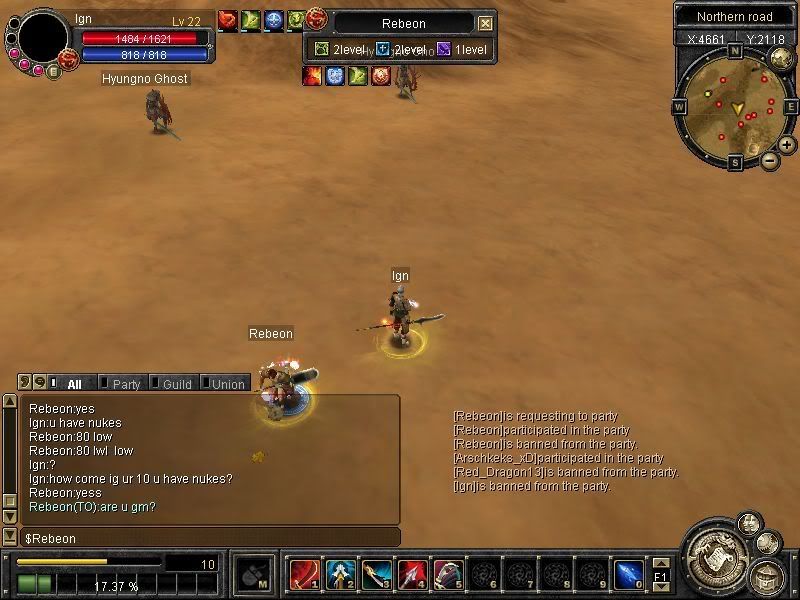
Task: Trigger the spear skill in slot 4
Action: click(x=411, y=573)
